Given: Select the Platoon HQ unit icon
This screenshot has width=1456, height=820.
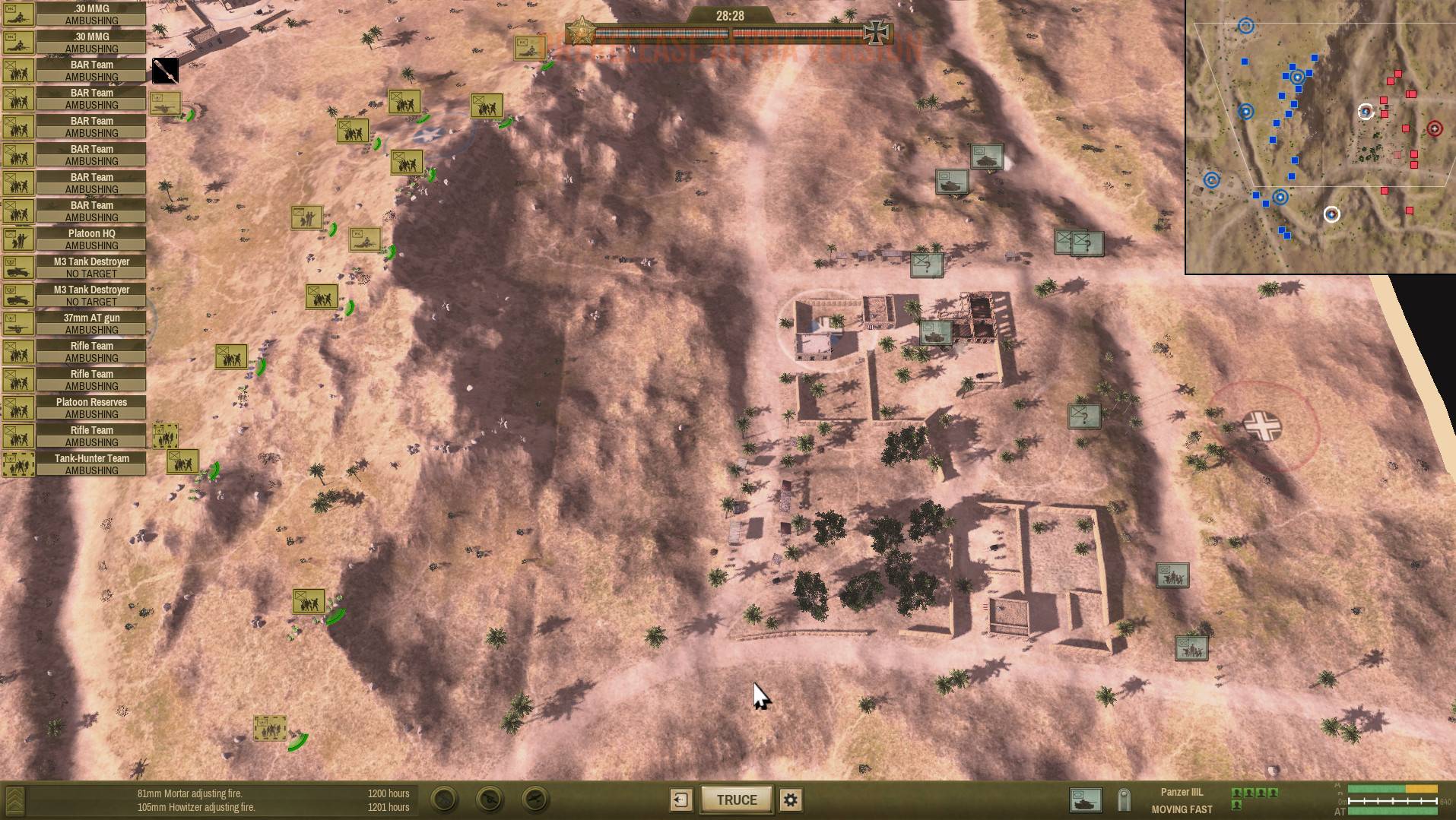Looking at the screenshot, I should coord(18,239).
